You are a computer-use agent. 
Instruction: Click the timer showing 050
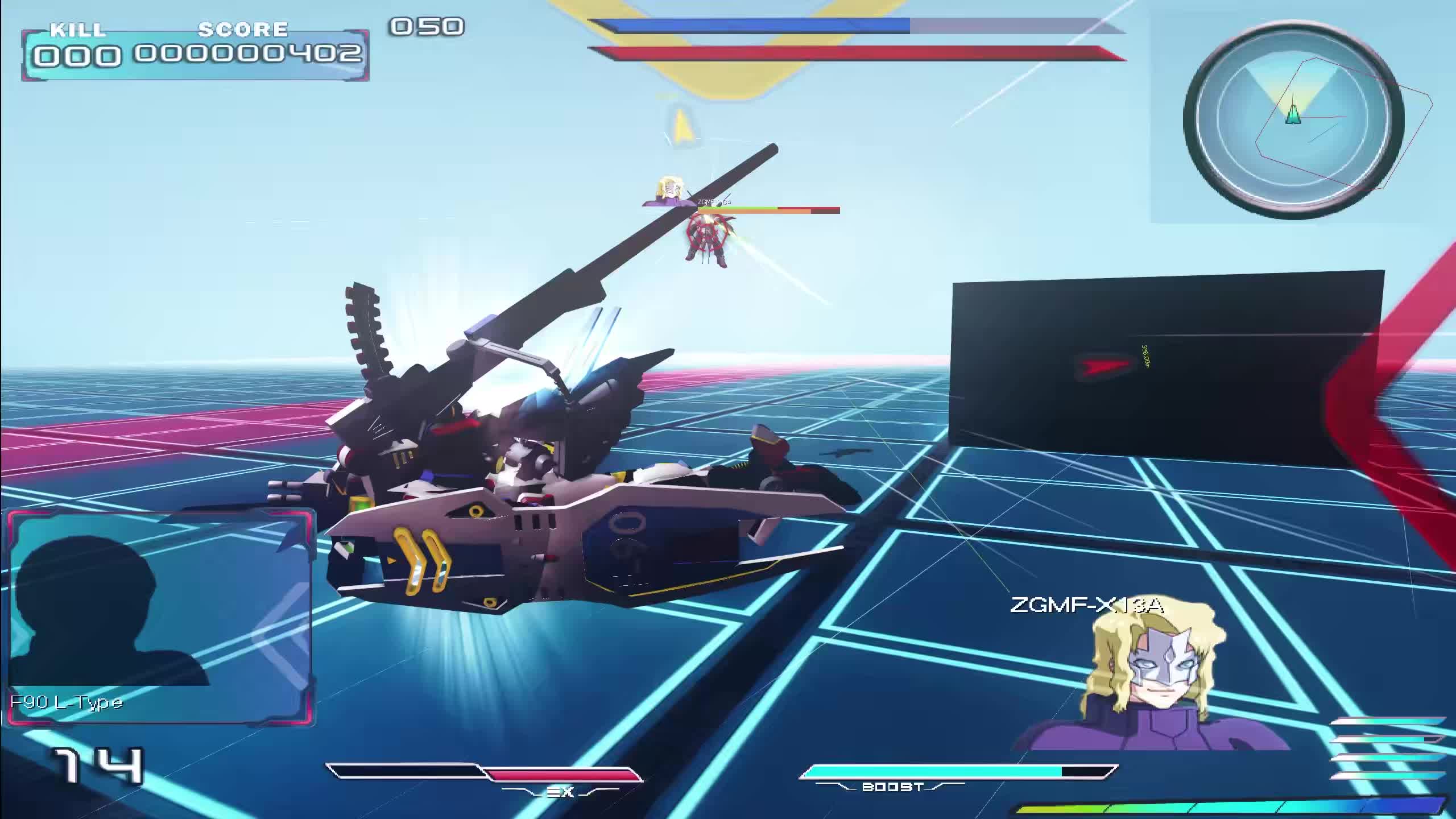(427, 26)
